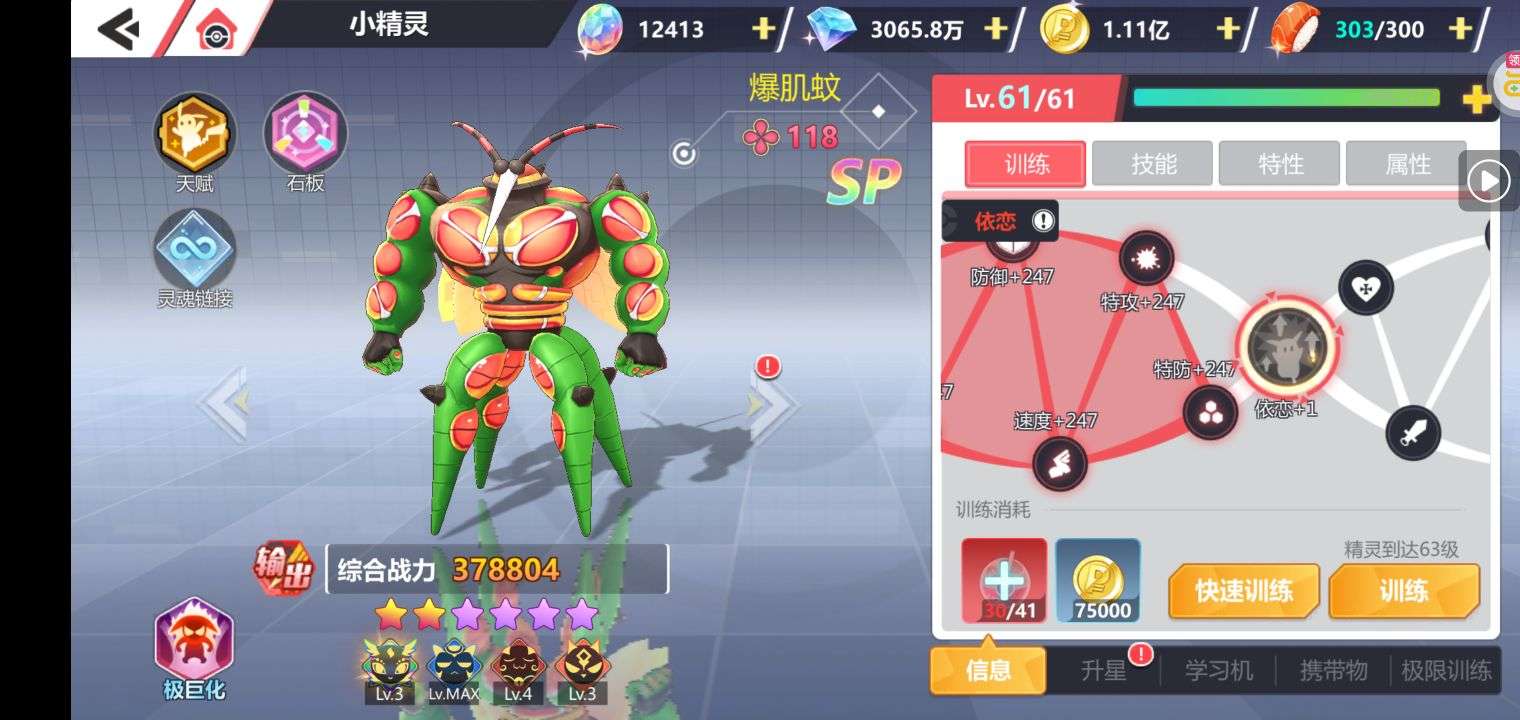Open the 携带物 held item tab
This screenshot has width=1520, height=720.
point(1333,670)
